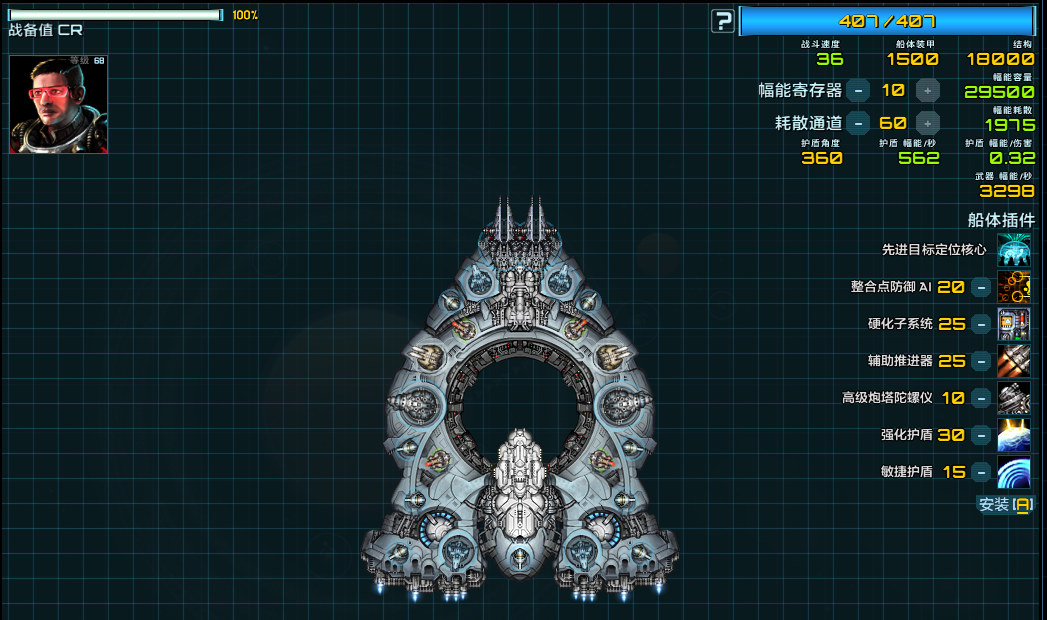Open the 安装 hullmod install menu
The height and width of the screenshot is (620, 1047).
(x=1004, y=505)
